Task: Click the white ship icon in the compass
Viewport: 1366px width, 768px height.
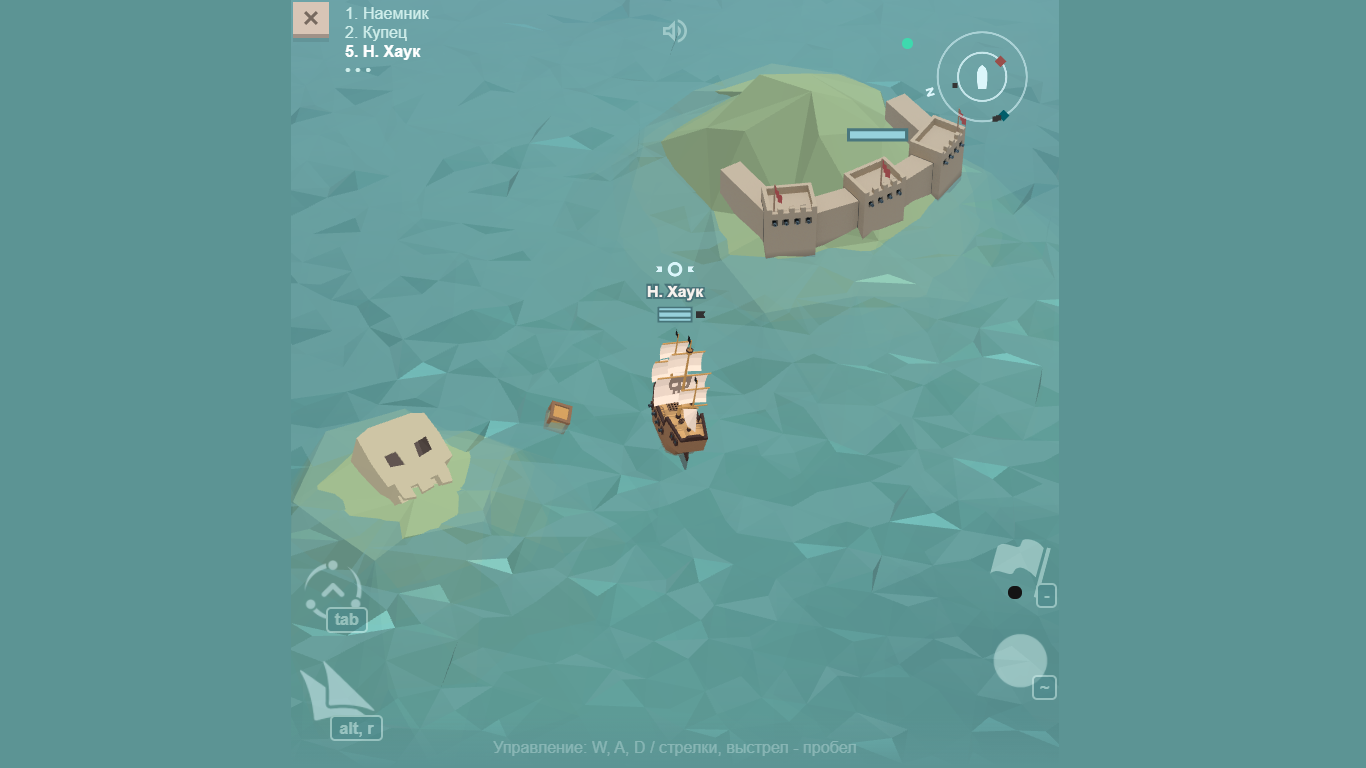Action: click(983, 77)
